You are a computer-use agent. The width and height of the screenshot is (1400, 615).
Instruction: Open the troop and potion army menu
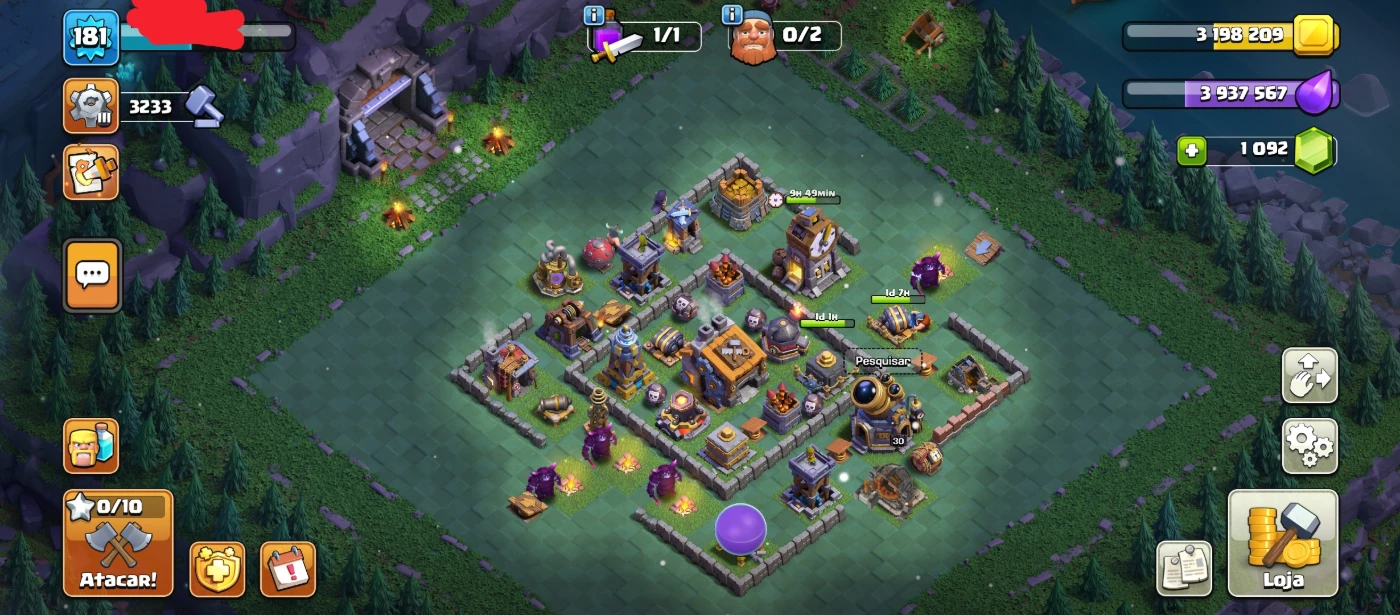click(x=91, y=446)
